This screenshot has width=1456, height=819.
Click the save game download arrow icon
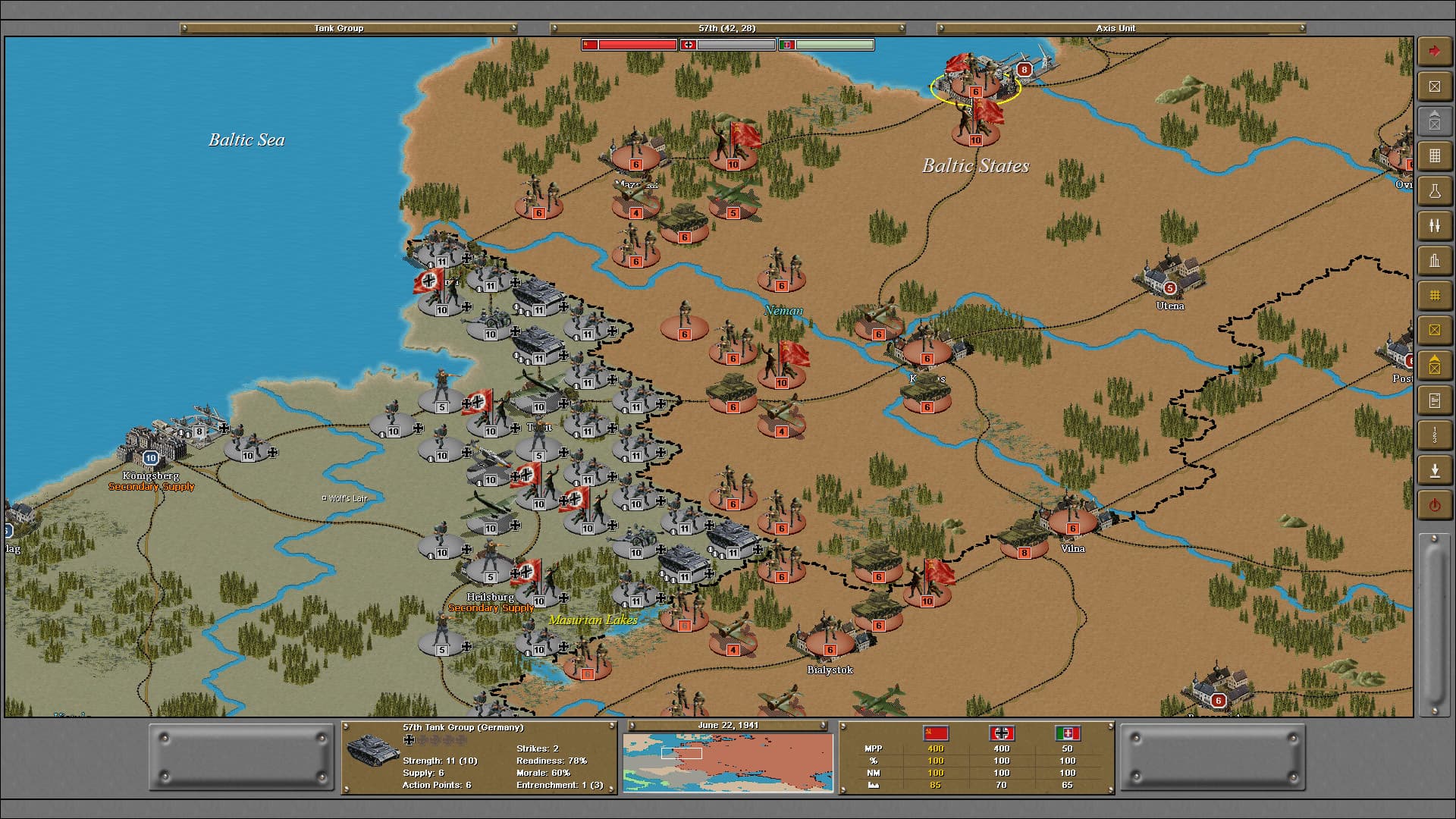point(1434,469)
